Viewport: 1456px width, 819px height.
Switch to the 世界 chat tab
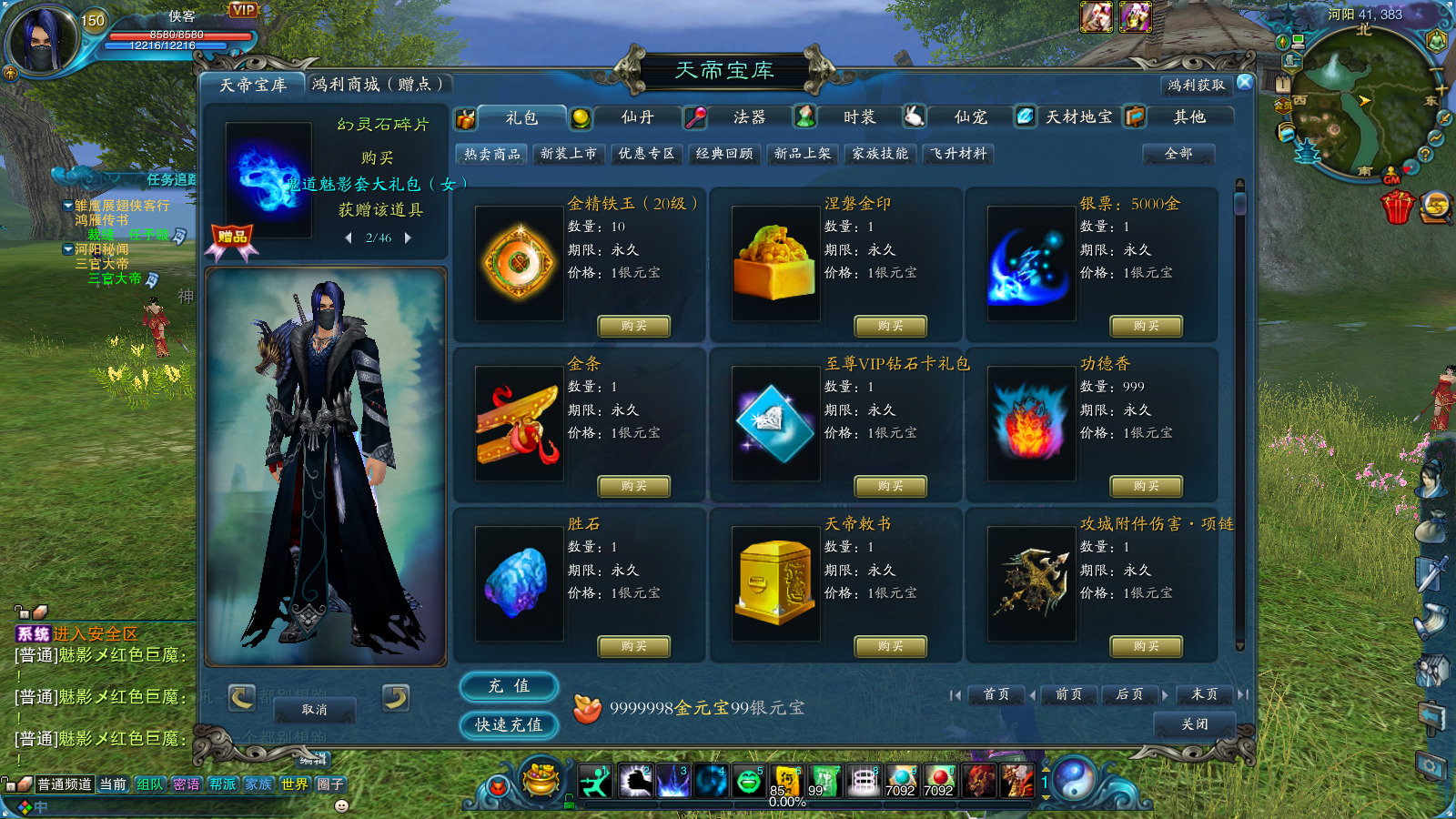[x=293, y=783]
